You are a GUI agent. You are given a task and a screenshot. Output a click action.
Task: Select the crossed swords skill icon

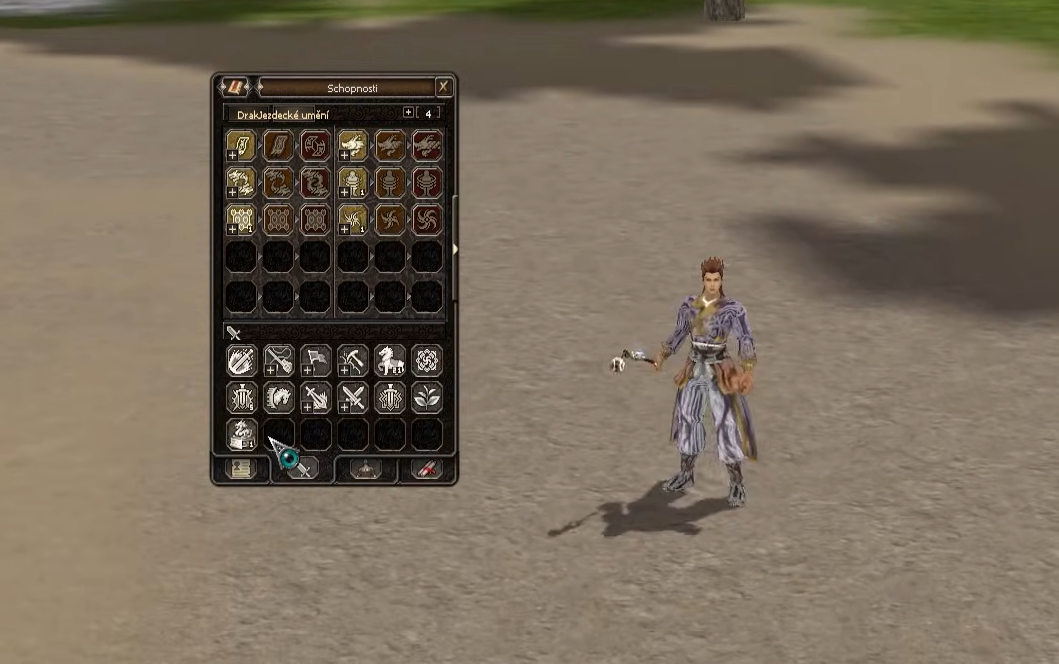click(x=352, y=398)
